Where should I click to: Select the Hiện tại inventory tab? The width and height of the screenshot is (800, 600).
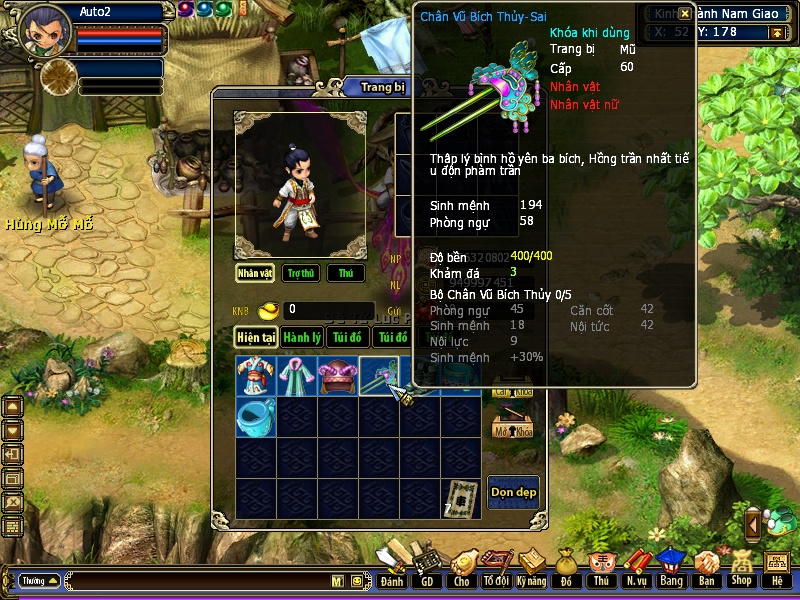click(256, 337)
